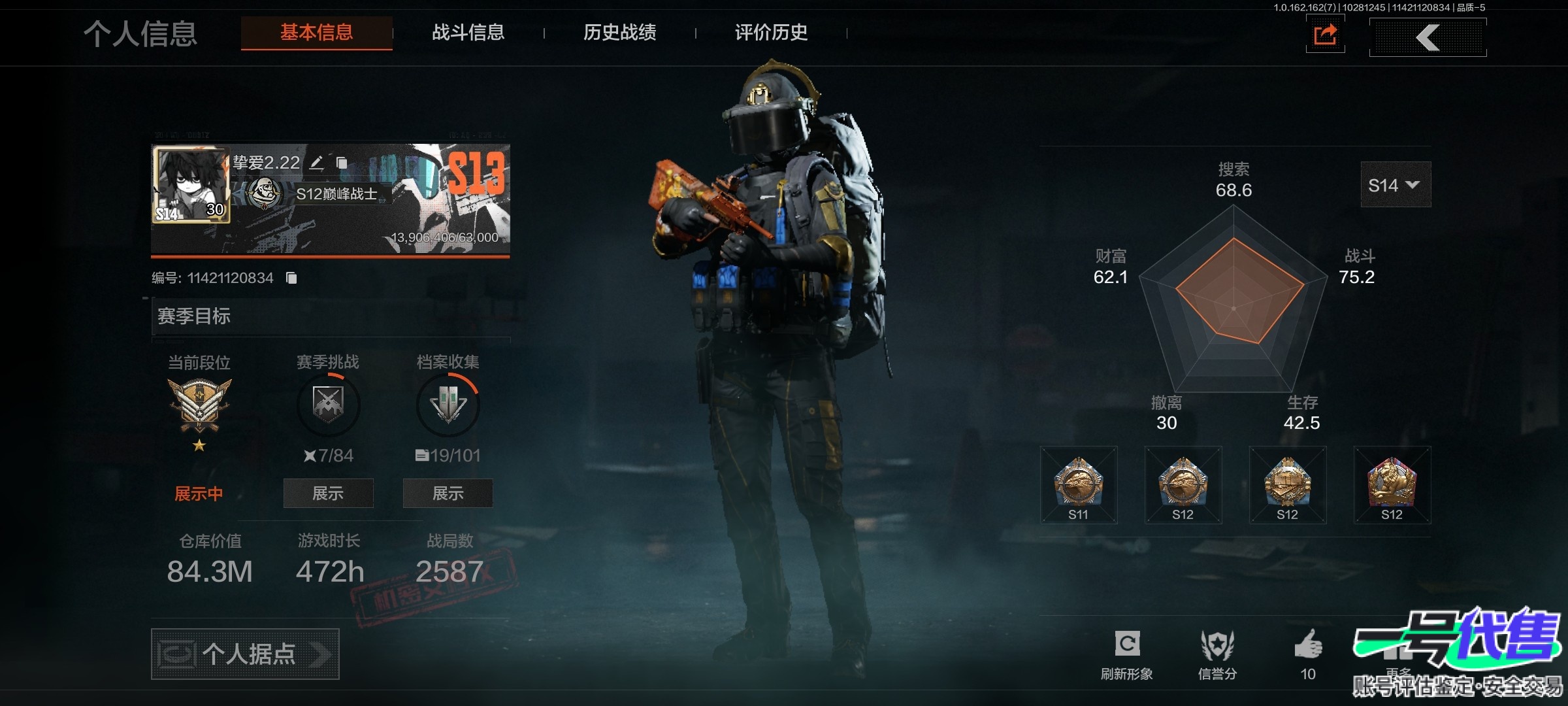Select the red S12 lion medal
1568x706 pixels.
click(1392, 485)
